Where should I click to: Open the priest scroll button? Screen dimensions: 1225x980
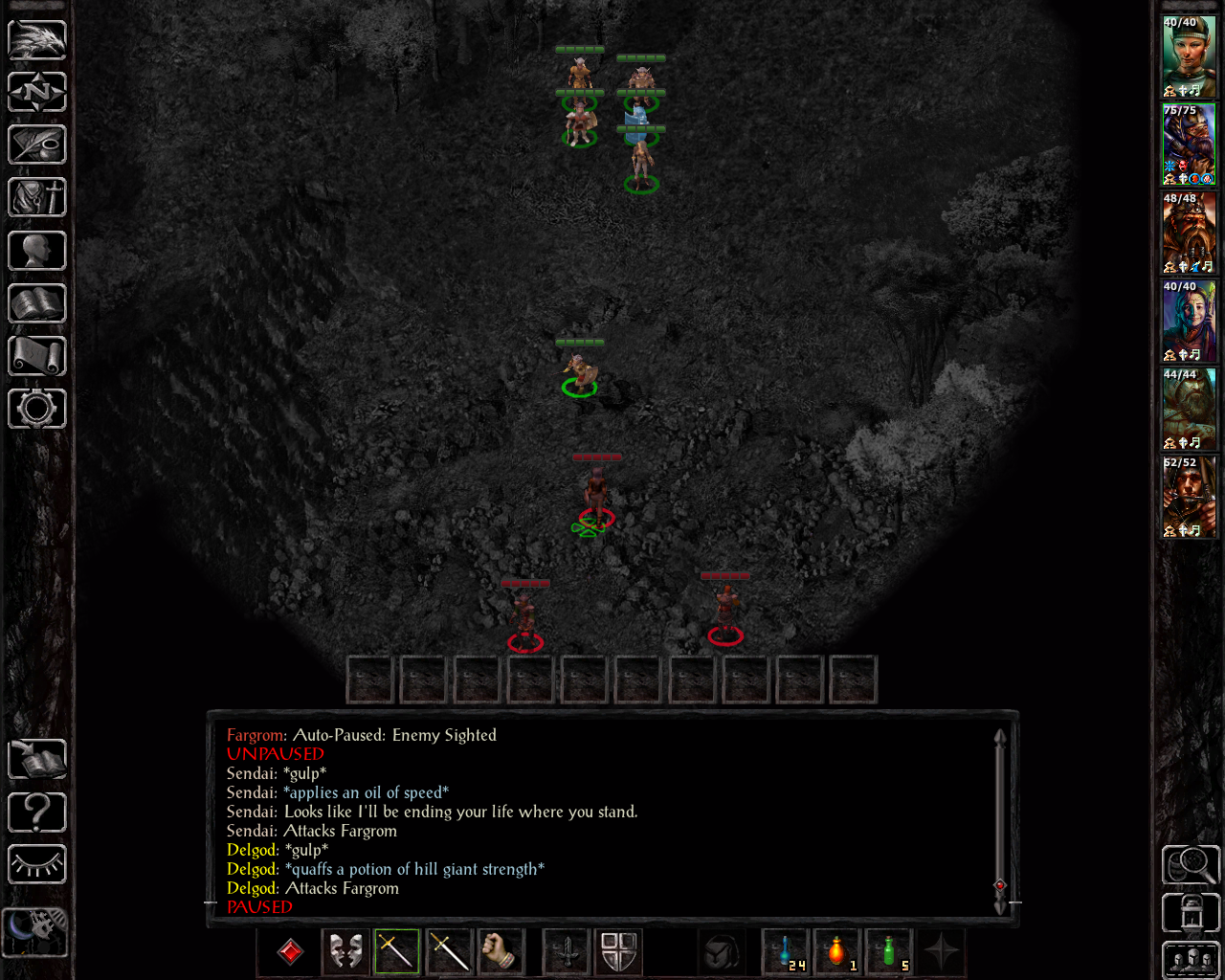37,356
